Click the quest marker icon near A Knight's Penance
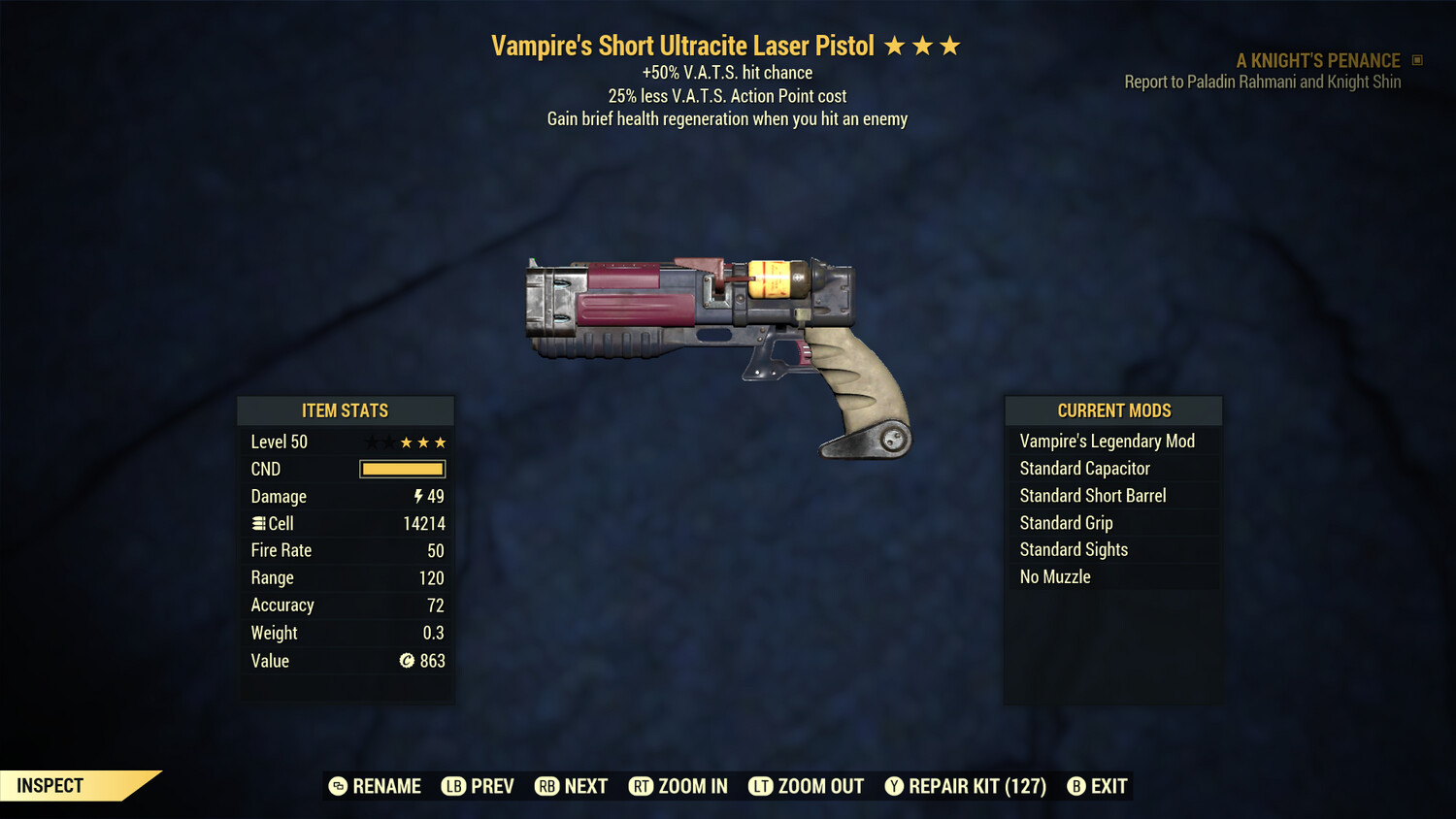The image size is (1456, 819). 1416,60
